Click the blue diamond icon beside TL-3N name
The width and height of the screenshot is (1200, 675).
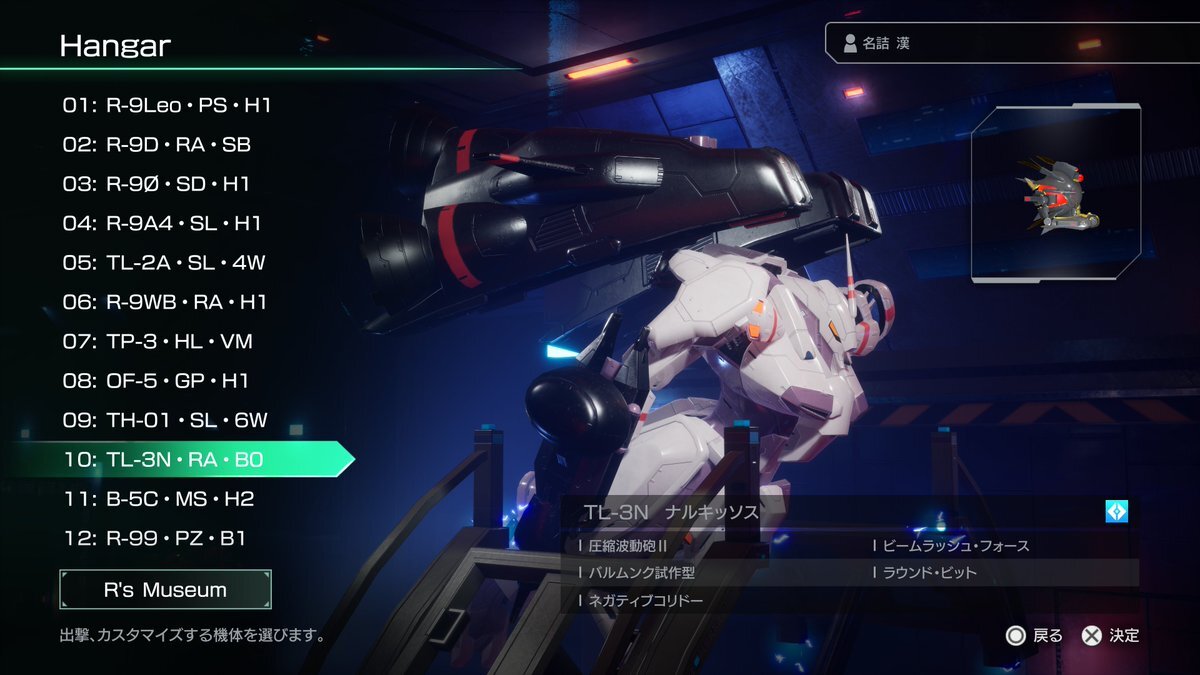click(x=1116, y=511)
